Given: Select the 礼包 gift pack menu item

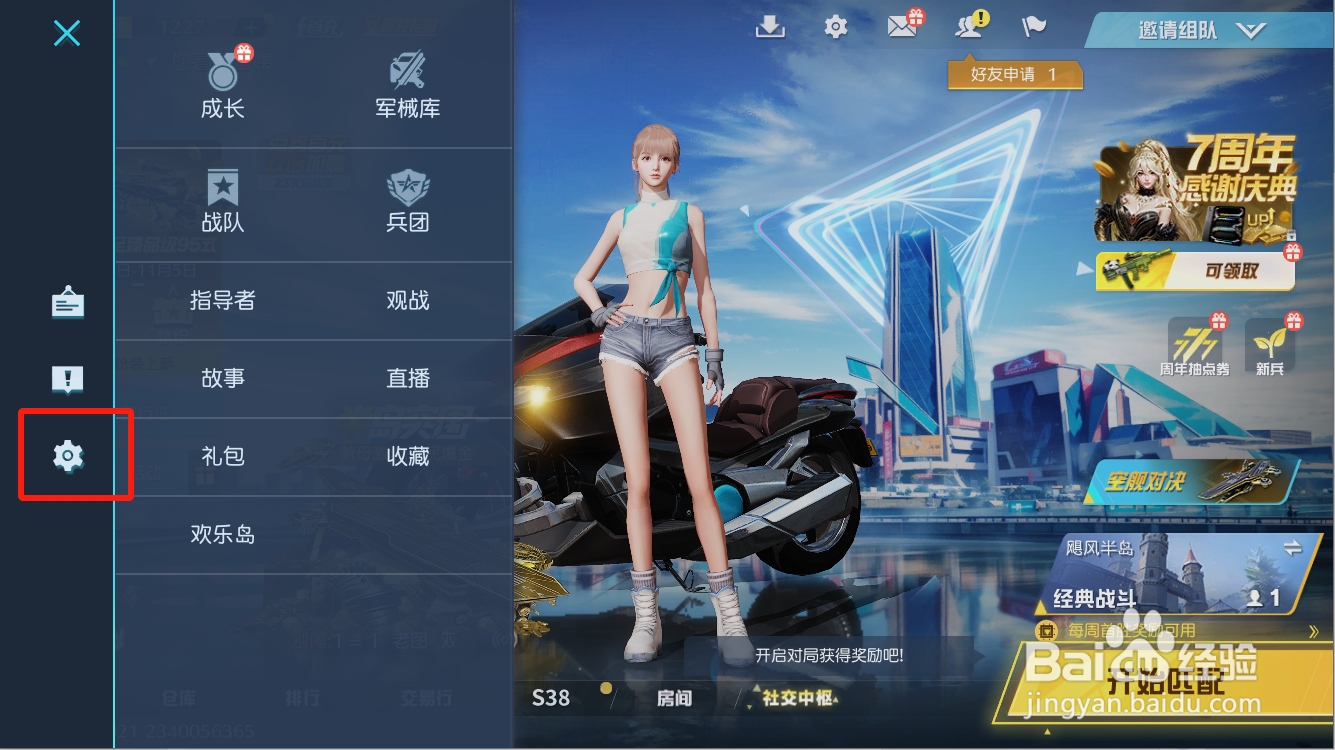Looking at the screenshot, I should 222,455.
